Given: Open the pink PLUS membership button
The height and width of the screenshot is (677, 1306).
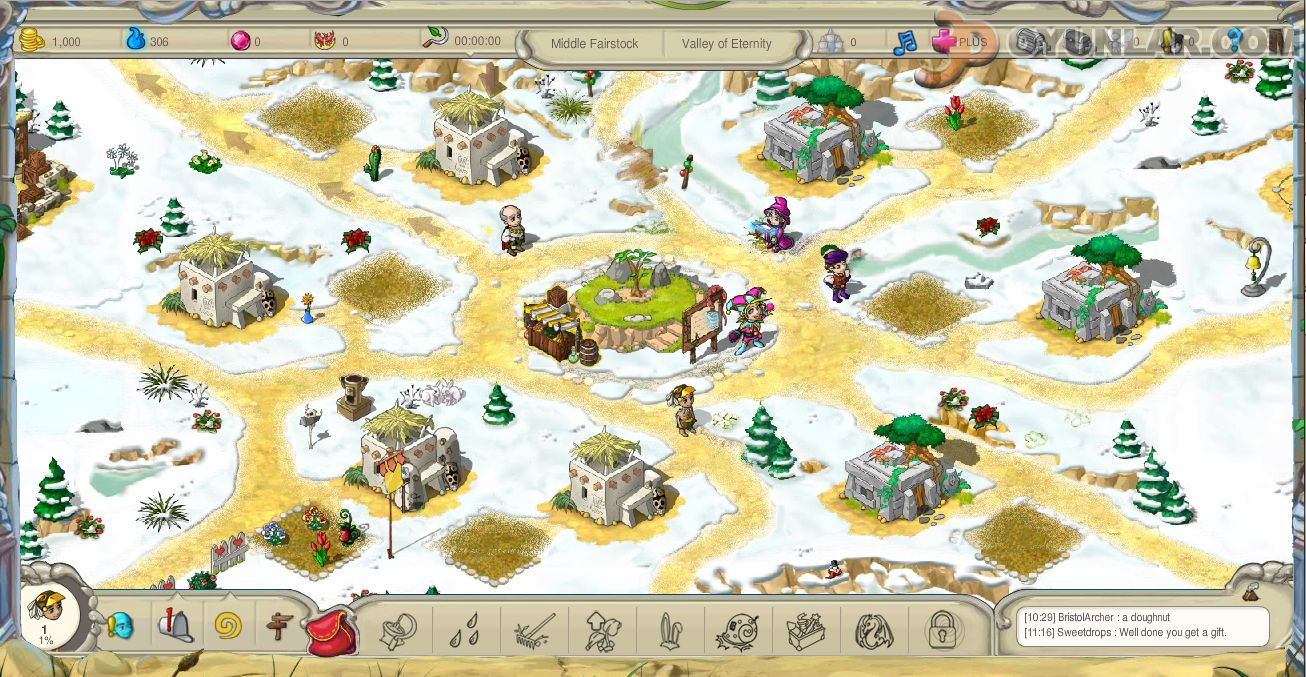Looking at the screenshot, I should pyautogui.click(x=958, y=42).
